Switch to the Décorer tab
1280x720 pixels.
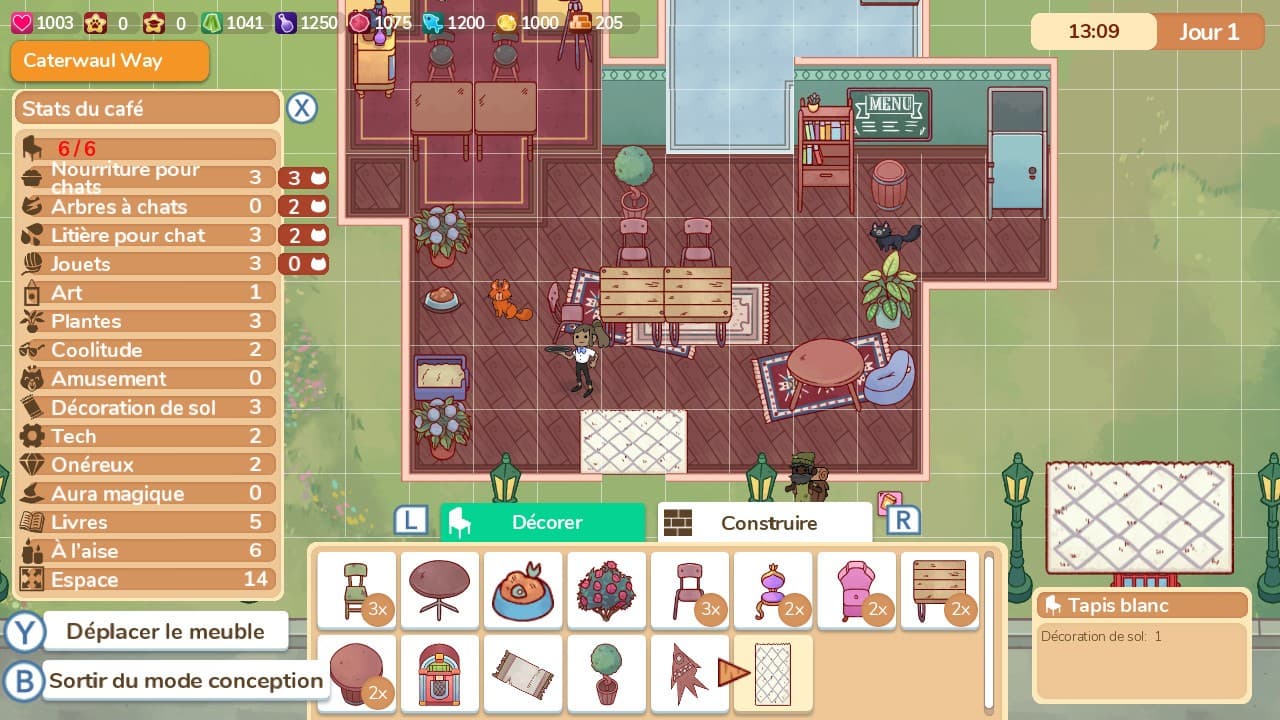[543, 522]
